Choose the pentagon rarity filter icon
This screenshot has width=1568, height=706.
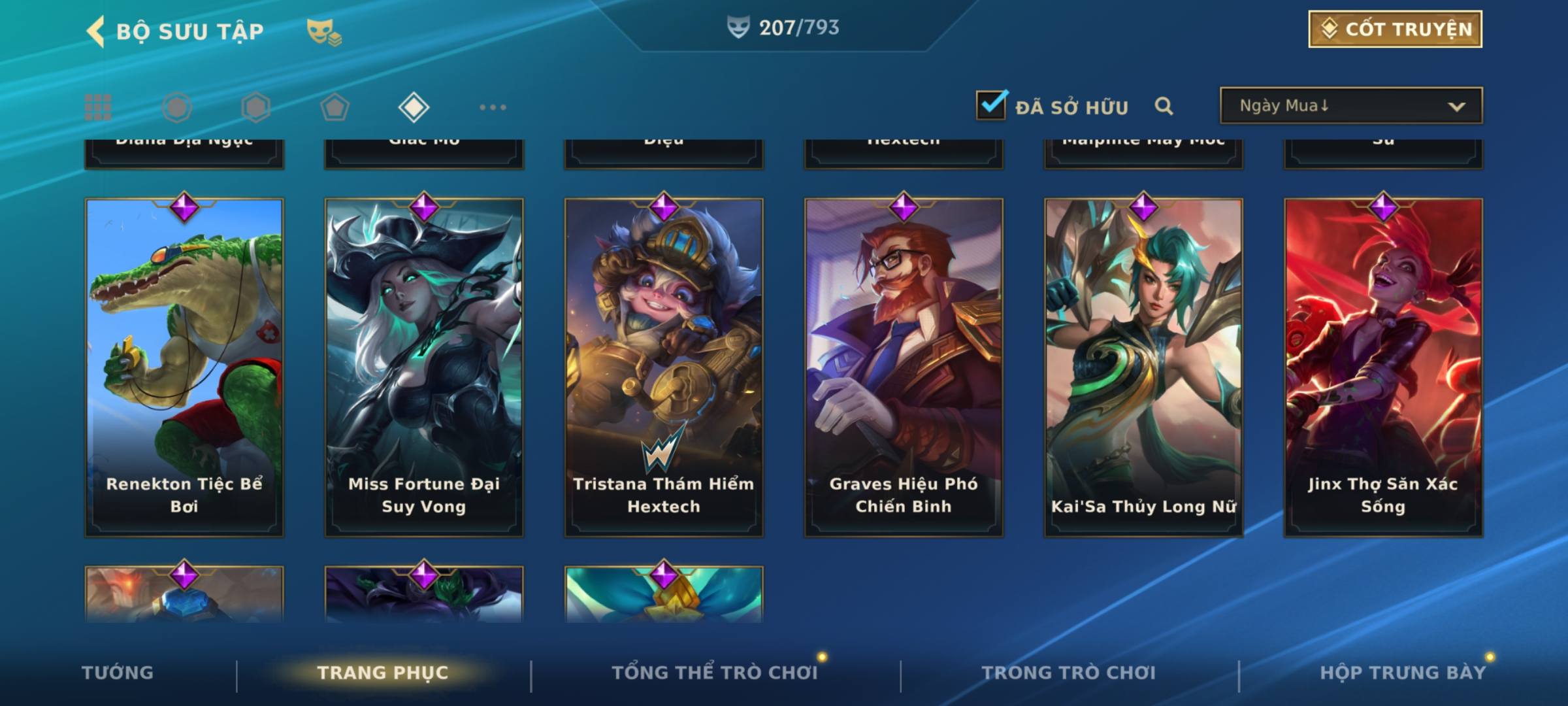tap(335, 107)
